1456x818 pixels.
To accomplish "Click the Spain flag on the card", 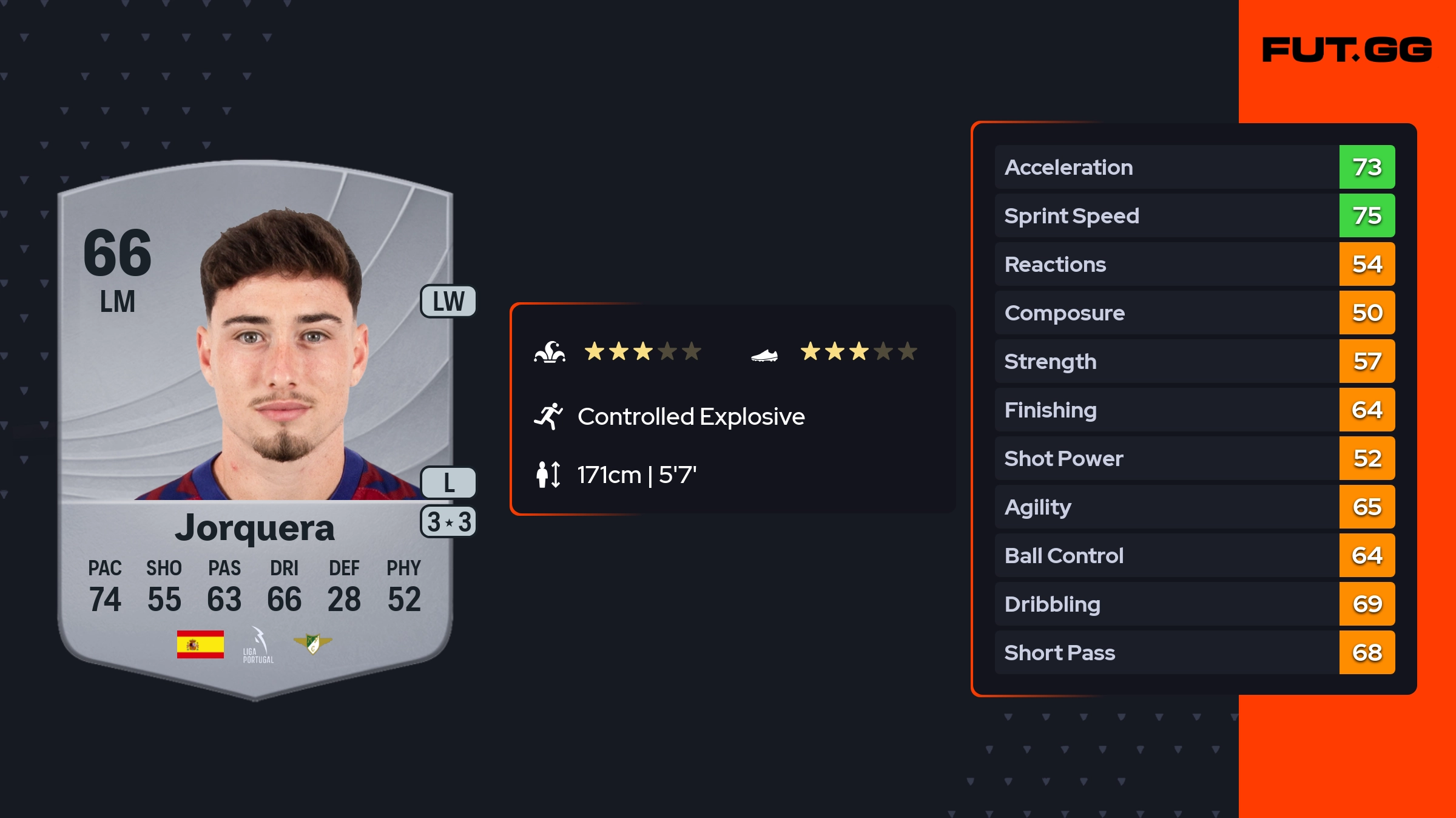I will click(200, 644).
